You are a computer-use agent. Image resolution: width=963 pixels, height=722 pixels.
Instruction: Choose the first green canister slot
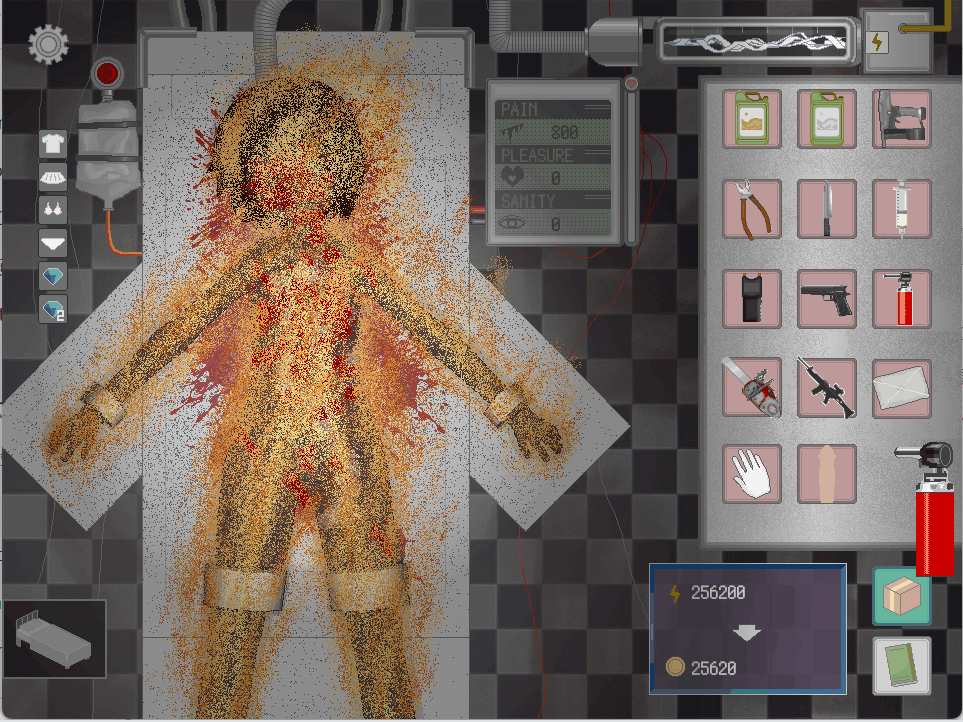752,119
